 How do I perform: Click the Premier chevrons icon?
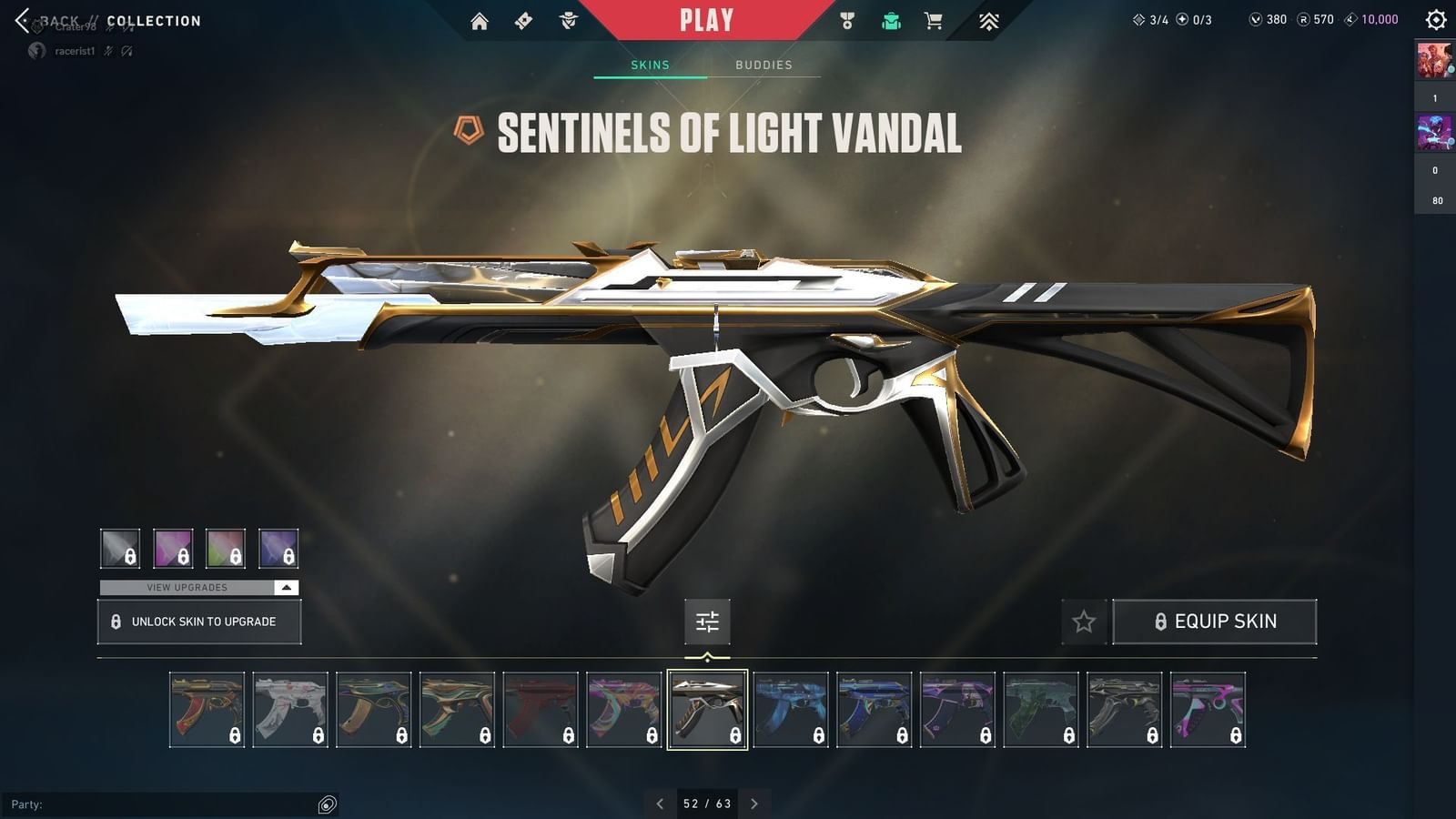990,19
